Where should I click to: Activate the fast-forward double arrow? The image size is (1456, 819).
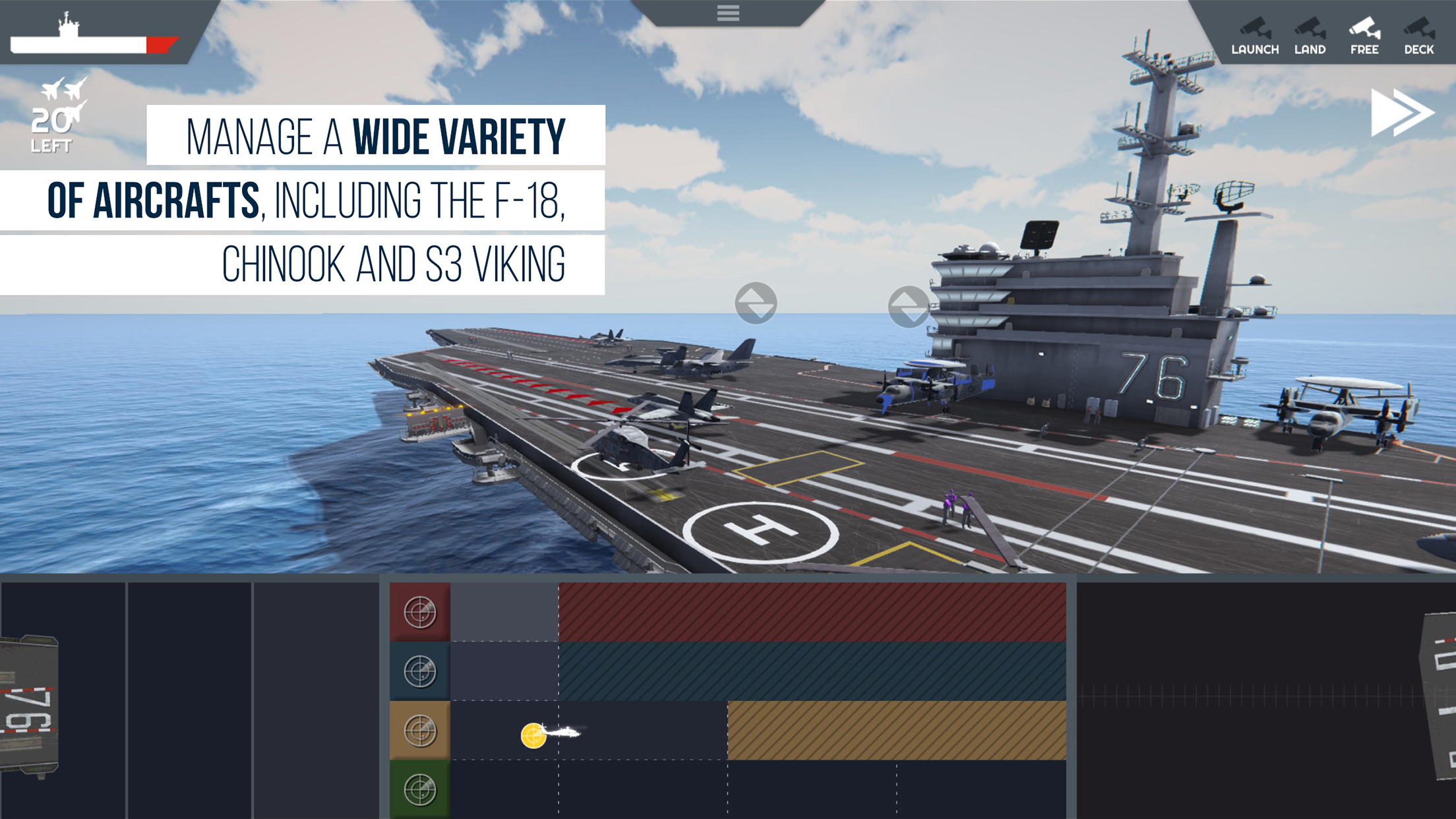point(1401,113)
